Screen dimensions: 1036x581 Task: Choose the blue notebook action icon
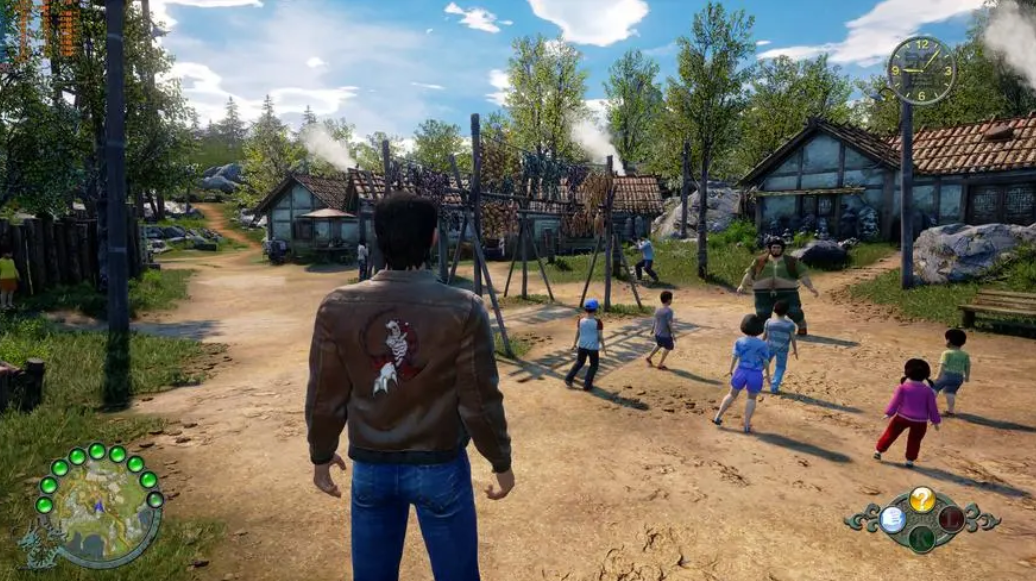[x=893, y=518]
